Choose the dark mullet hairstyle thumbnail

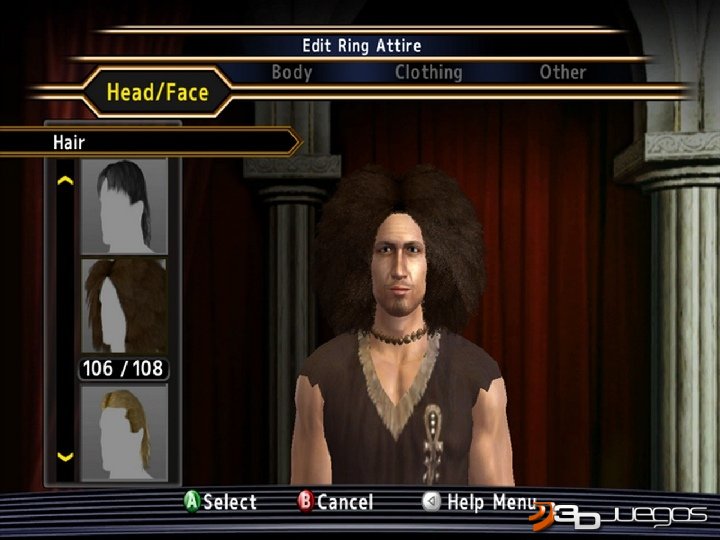click(124, 206)
